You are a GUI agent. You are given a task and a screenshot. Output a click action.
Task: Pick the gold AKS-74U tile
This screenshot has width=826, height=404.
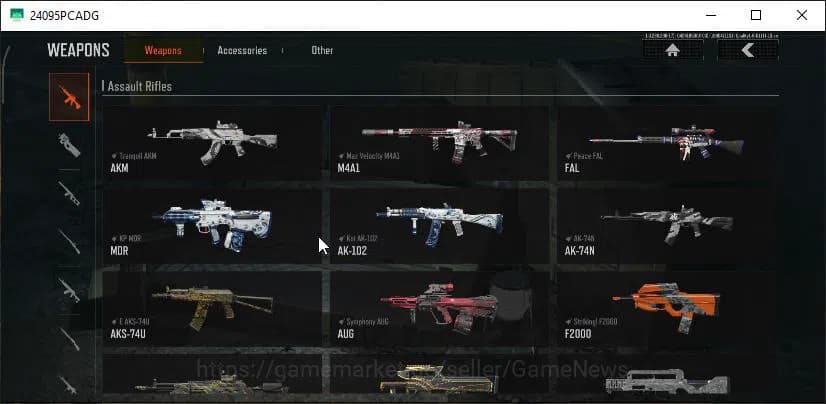(213, 307)
